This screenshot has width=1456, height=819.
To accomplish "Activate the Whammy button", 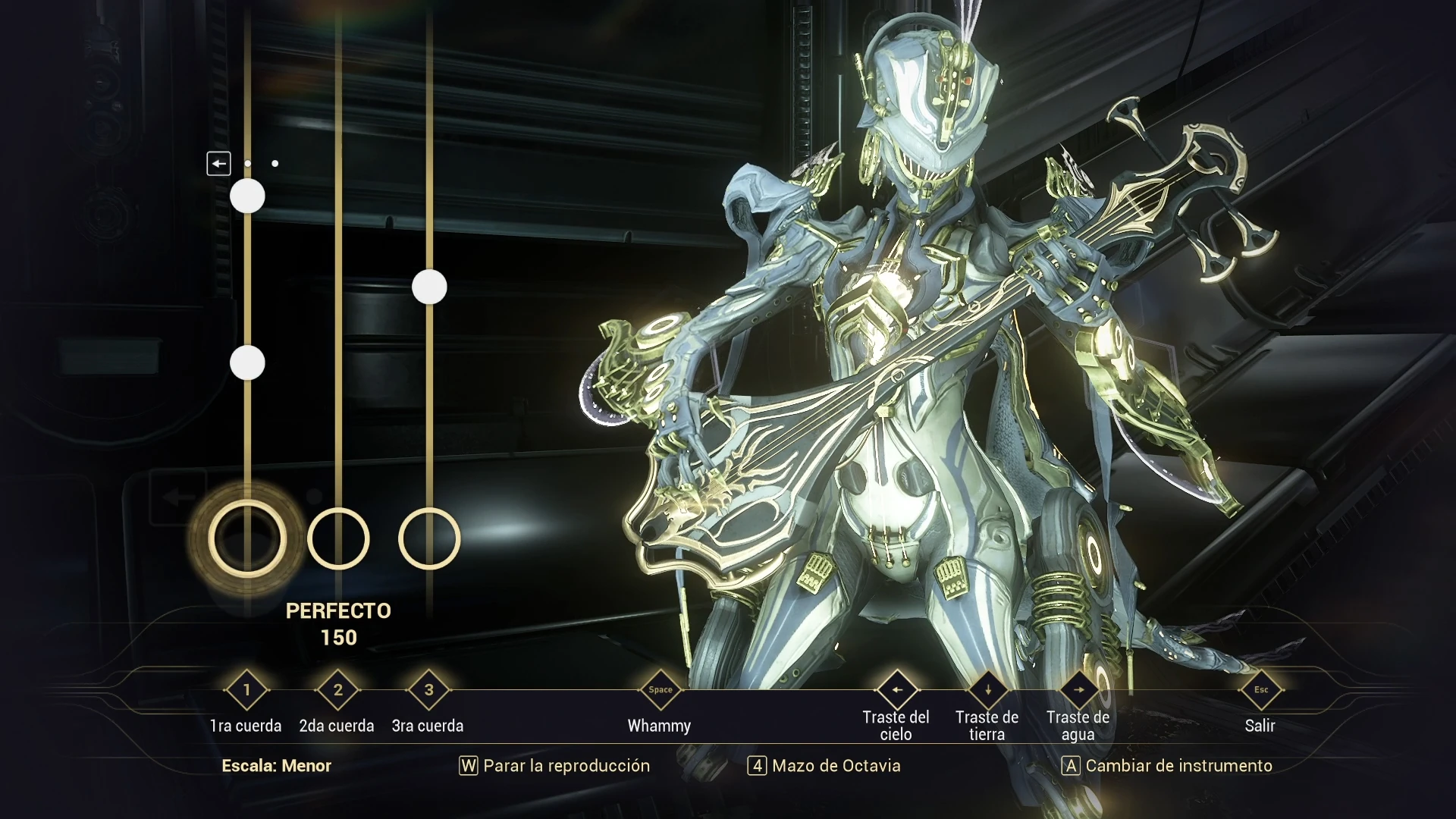I will (x=660, y=690).
